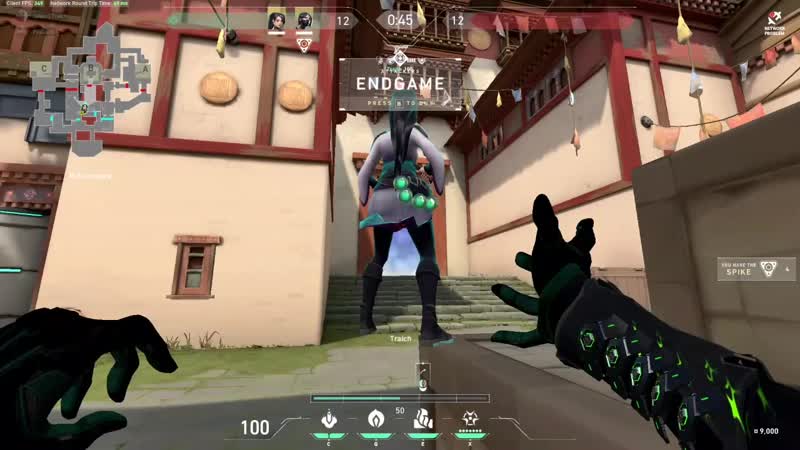Select the dark-haired agent portrait in the top bar
Screen dimensions: 800x450
click(x=276, y=20)
